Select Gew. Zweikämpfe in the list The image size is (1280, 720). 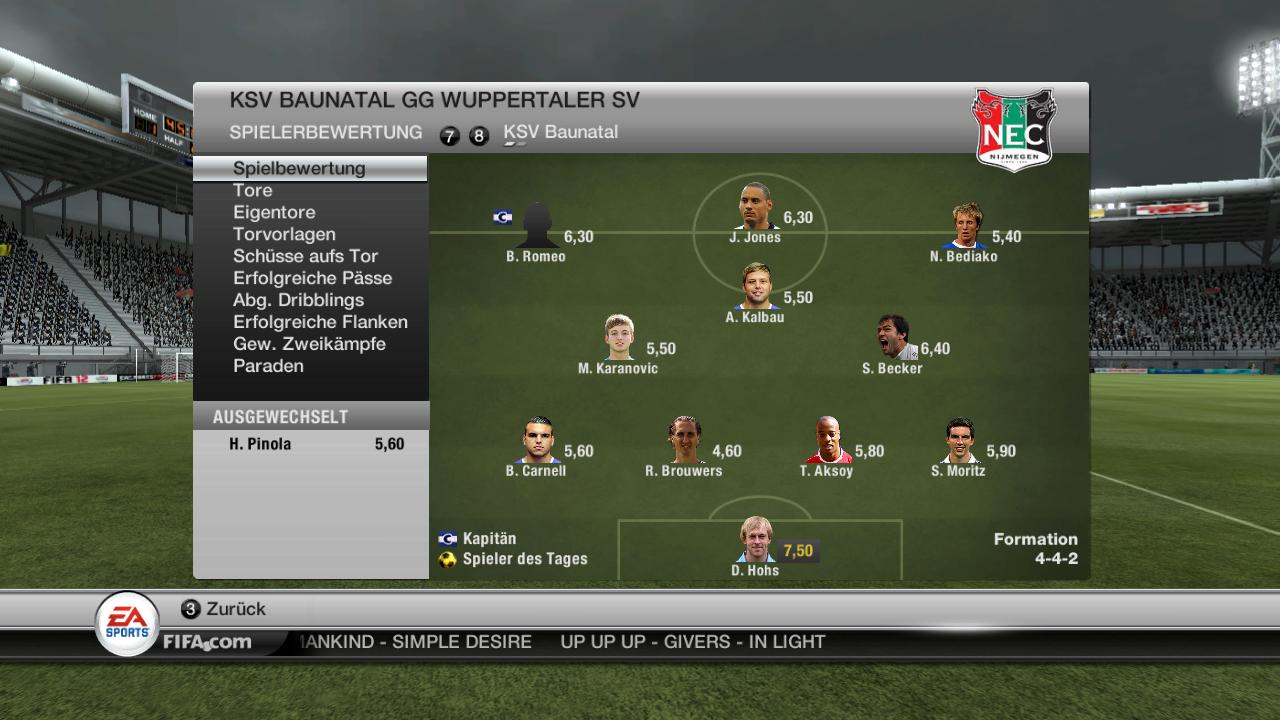(309, 344)
